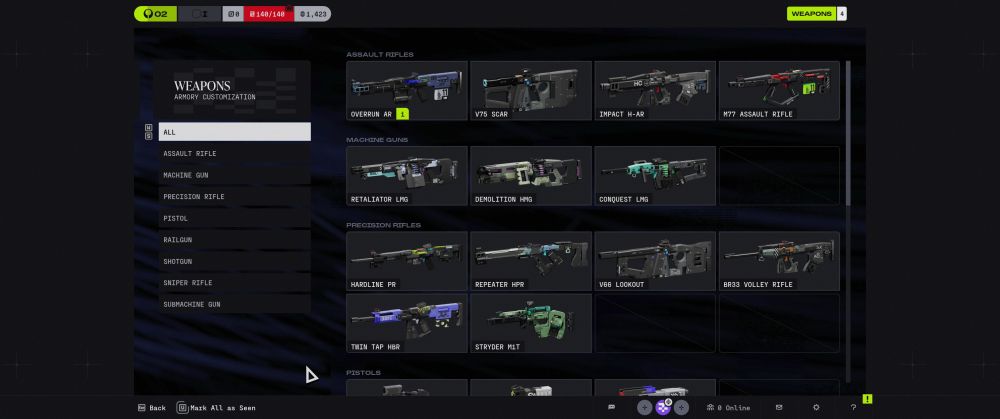The image size is (1000, 419).
Task: Filter weapons by Railgun
Action: click(x=234, y=240)
